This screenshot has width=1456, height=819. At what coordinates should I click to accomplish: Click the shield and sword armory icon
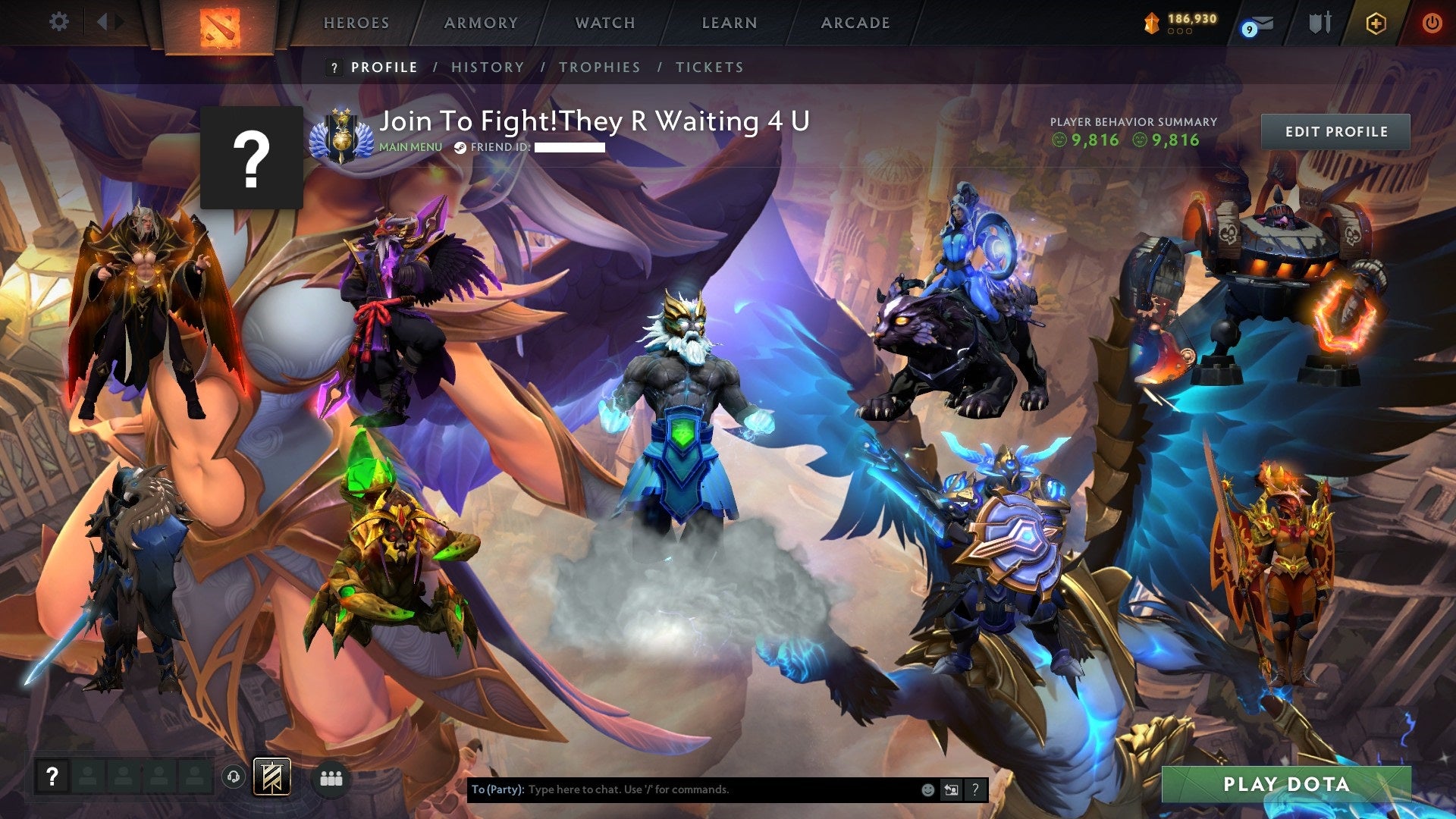coord(1319,22)
